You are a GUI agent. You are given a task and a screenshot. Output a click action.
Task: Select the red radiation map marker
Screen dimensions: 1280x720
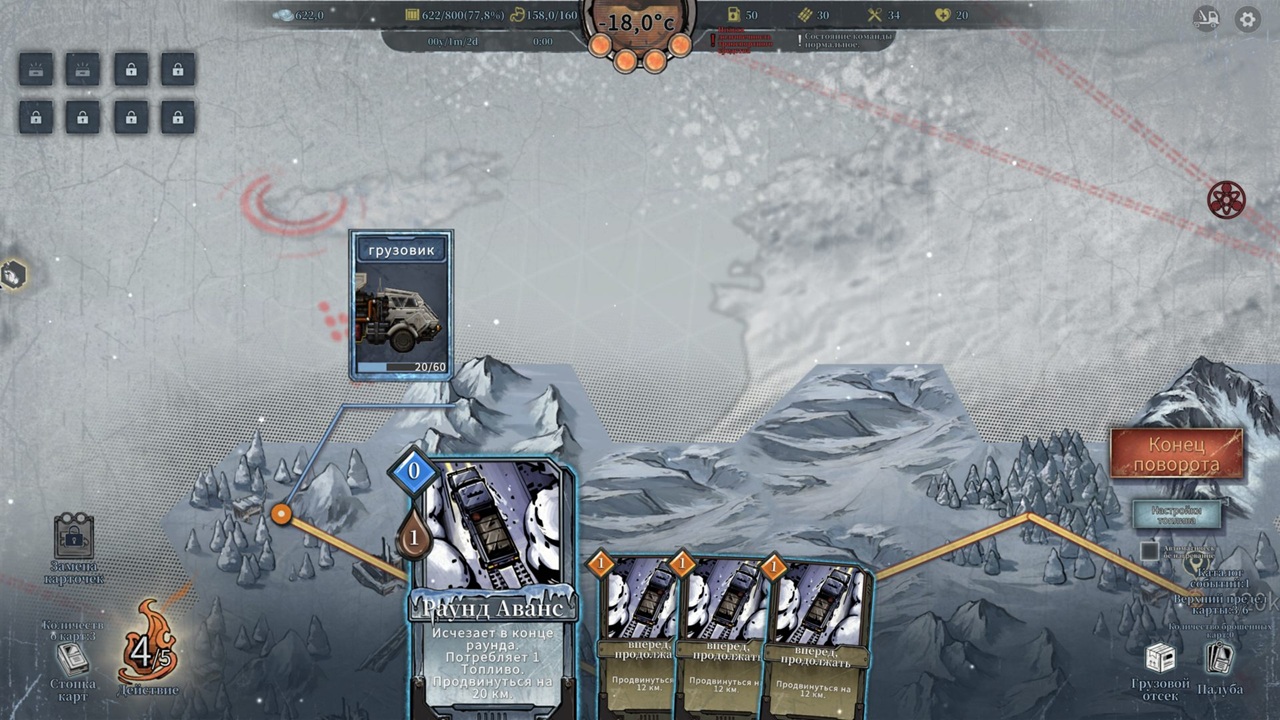pyautogui.click(x=1225, y=200)
